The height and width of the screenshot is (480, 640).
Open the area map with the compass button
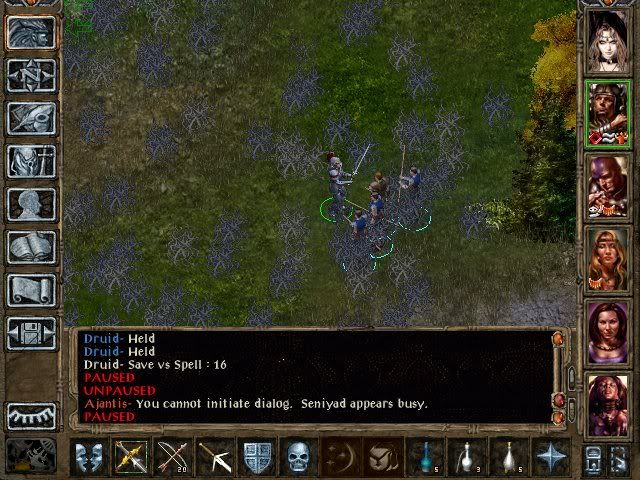point(31,75)
